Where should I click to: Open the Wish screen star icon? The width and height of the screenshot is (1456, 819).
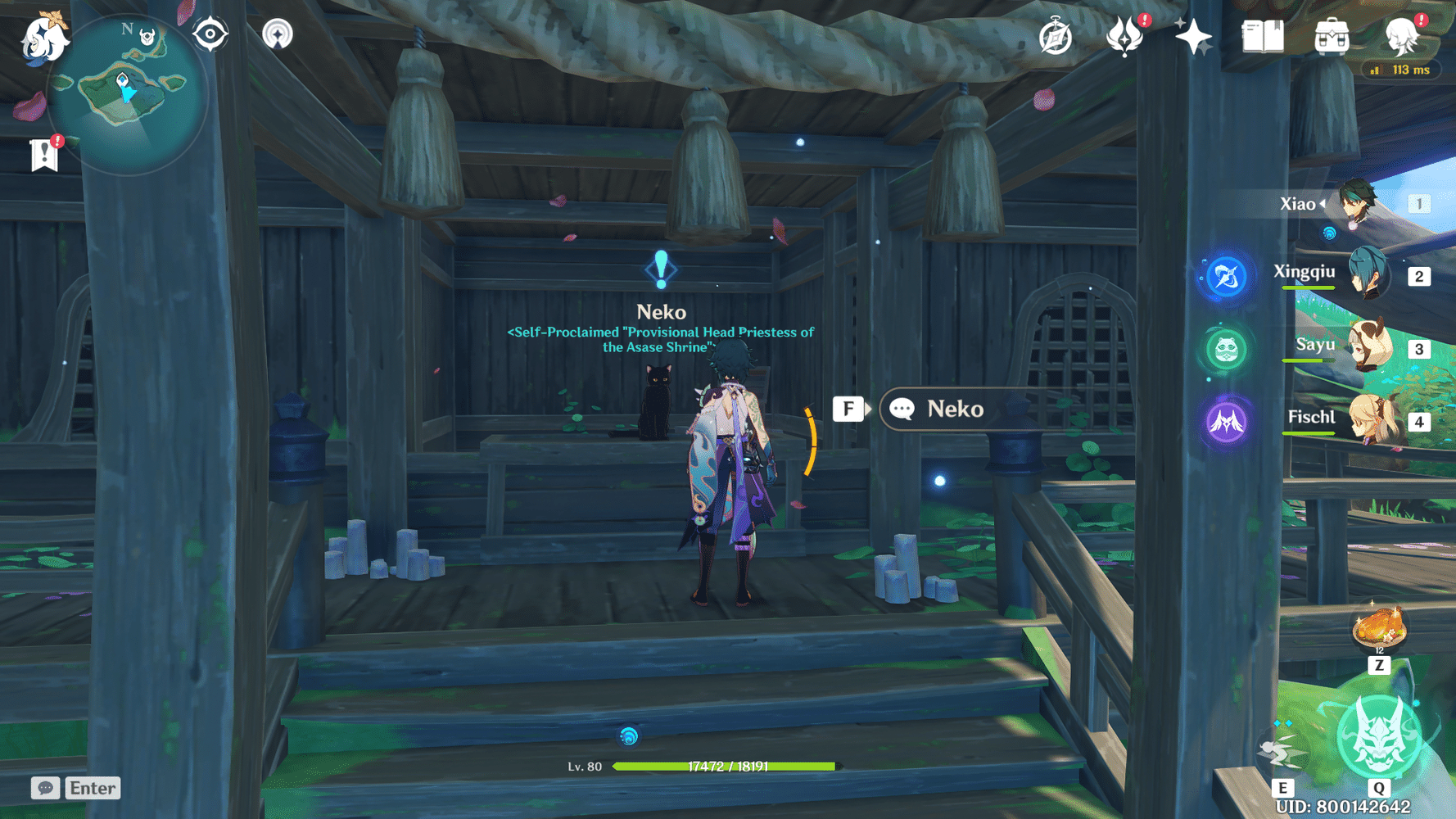tap(1194, 36)
